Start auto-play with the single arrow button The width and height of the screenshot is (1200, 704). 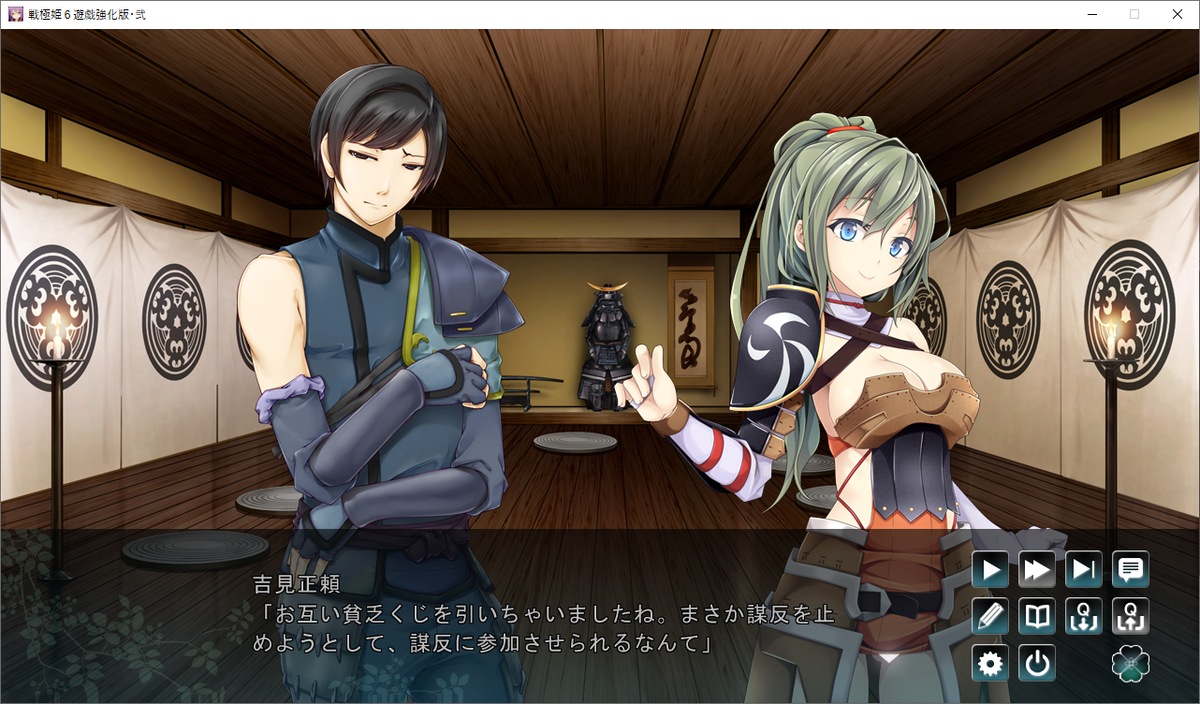point(990,570)
